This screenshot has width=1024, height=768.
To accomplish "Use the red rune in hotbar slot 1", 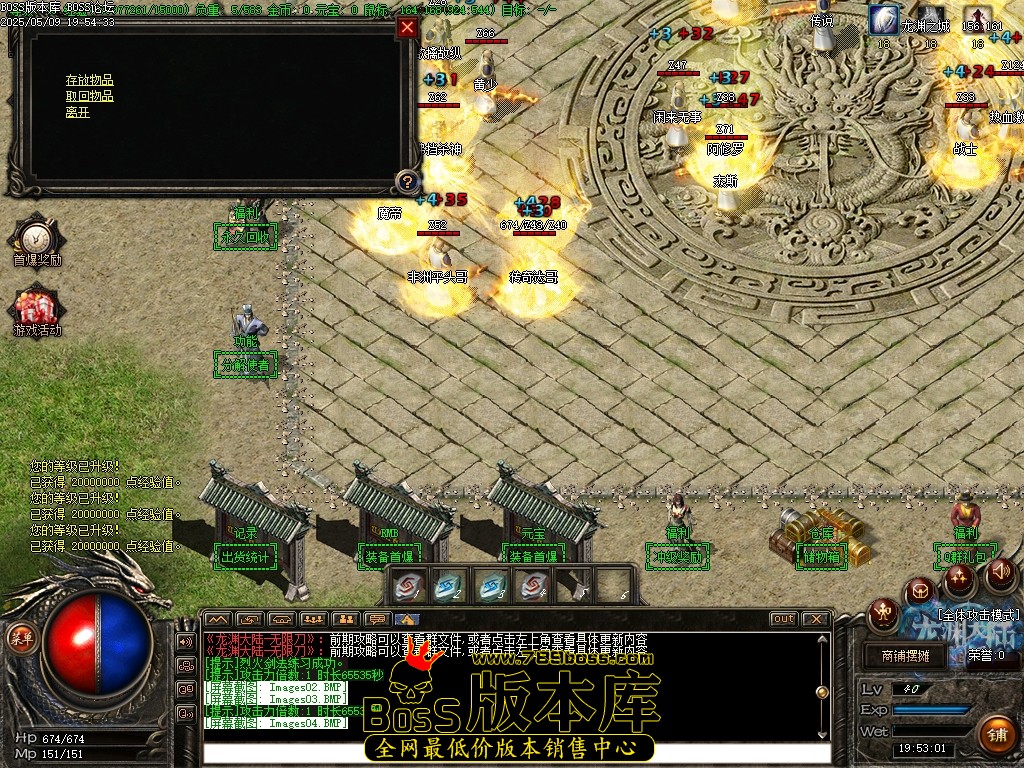I will coord(408,586).
